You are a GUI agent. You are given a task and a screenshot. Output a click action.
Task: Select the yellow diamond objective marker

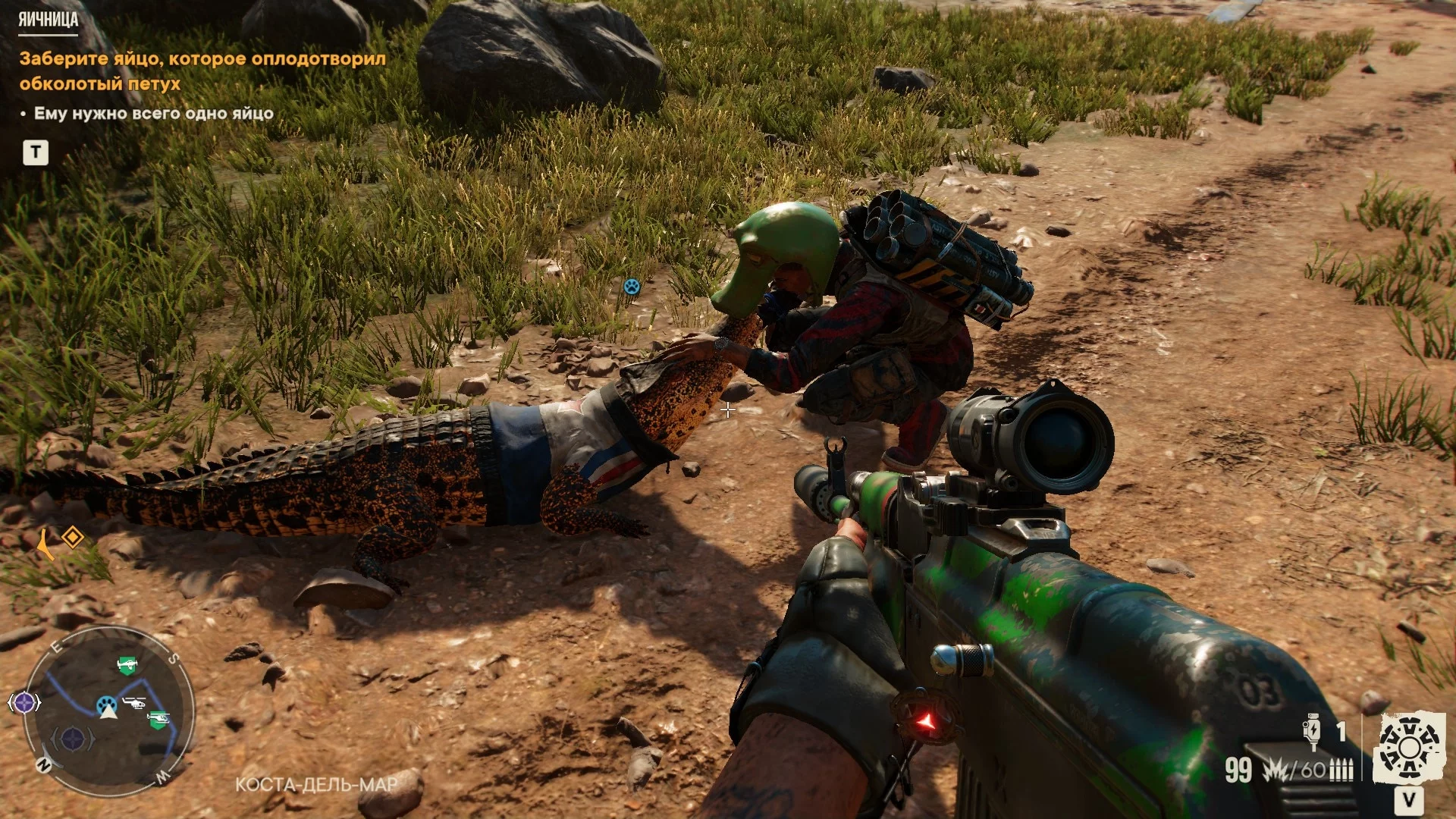(x=73, y=538)
